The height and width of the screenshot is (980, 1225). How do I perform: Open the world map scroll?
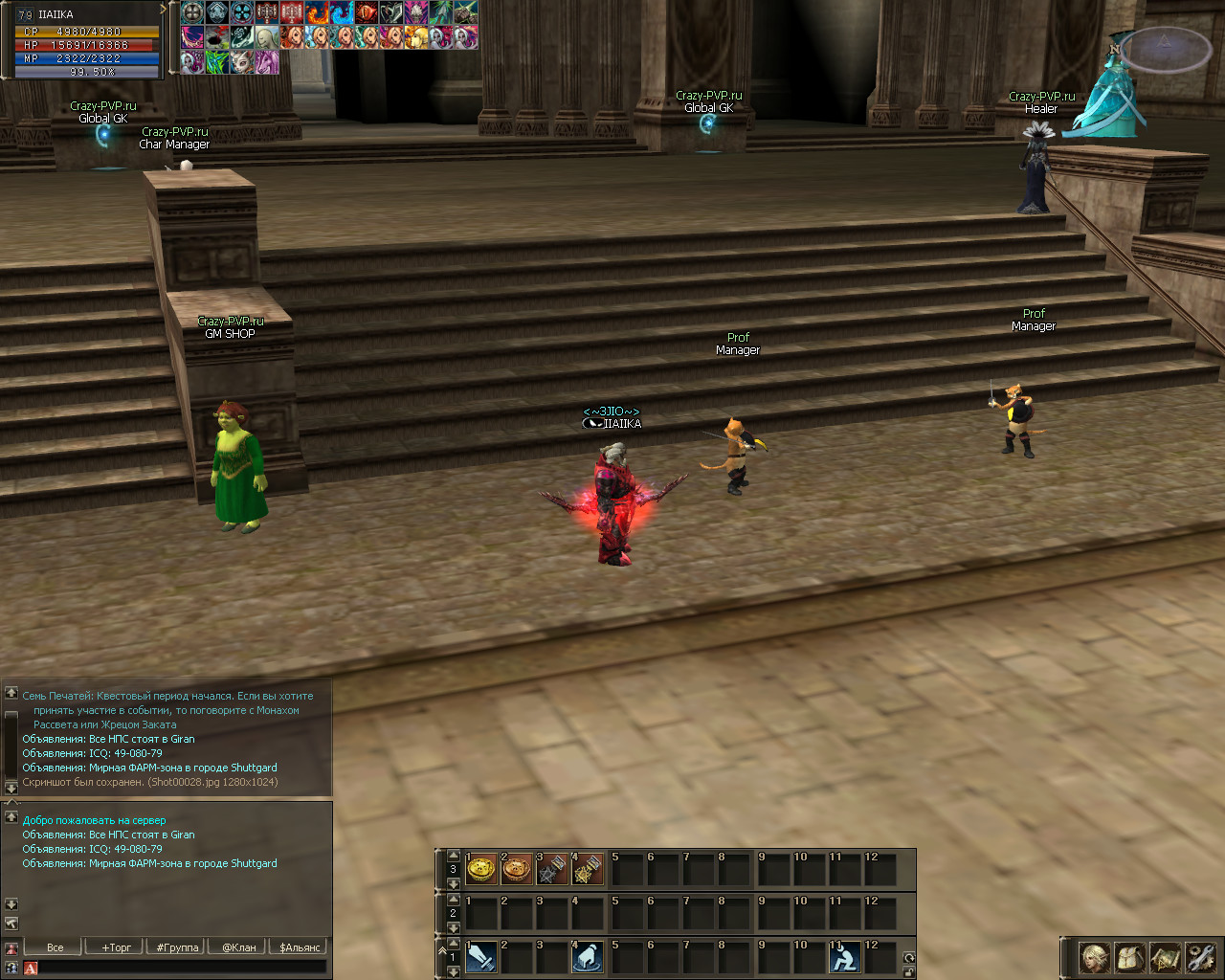coord(1166,957)
